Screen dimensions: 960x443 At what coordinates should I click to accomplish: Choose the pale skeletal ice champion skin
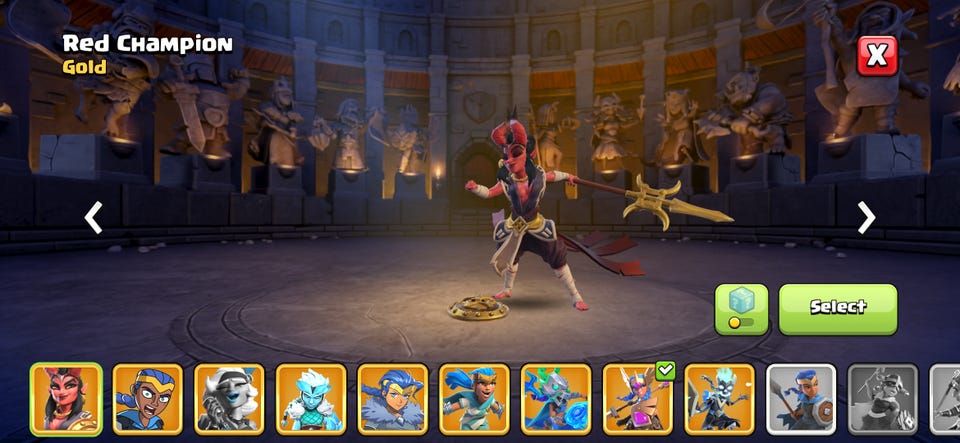pyautogui.click(x=719, y=399)
